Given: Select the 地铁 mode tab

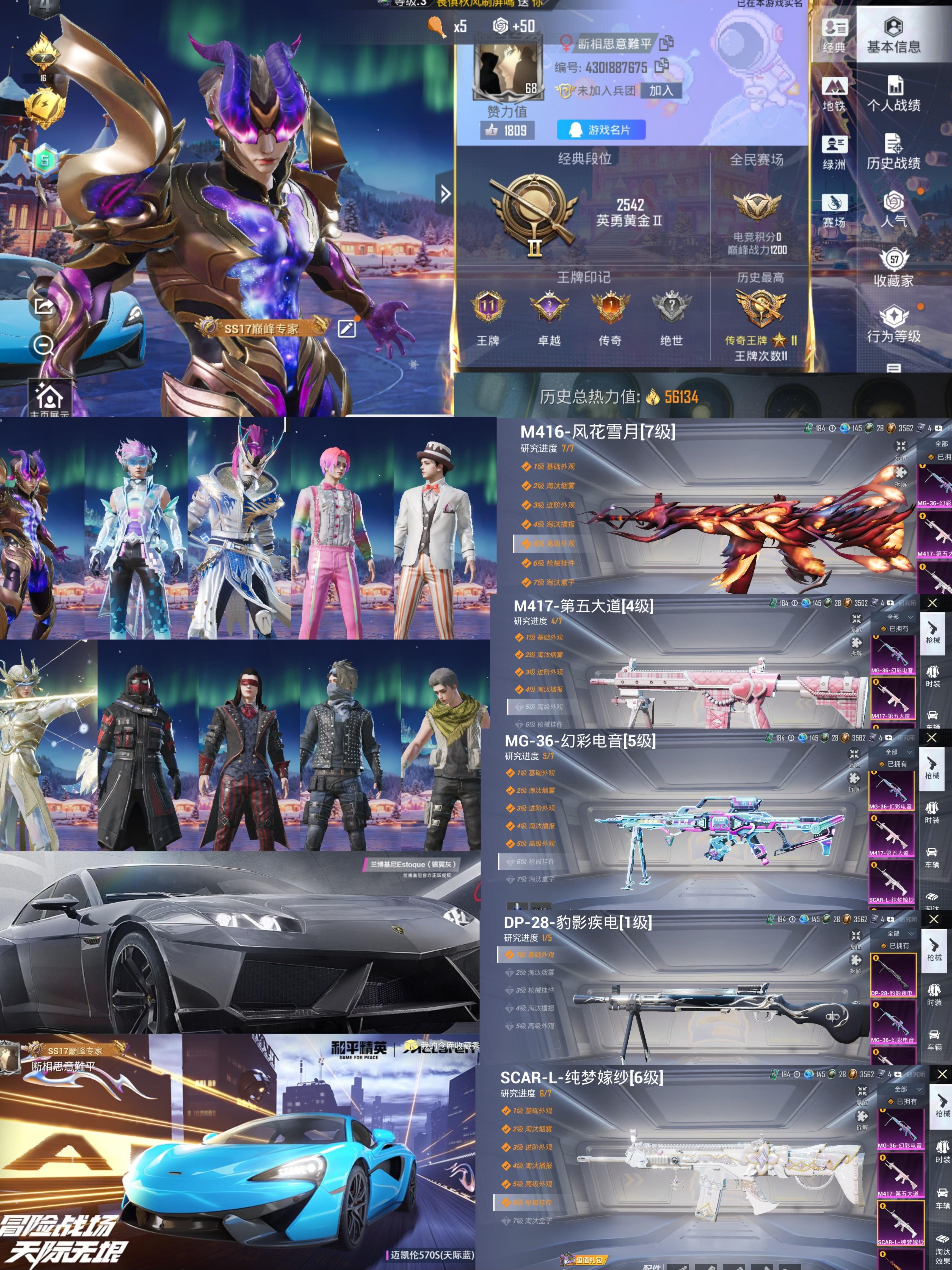Looking at the screenshot, I should pyautogui.click(x=834, y=95).
